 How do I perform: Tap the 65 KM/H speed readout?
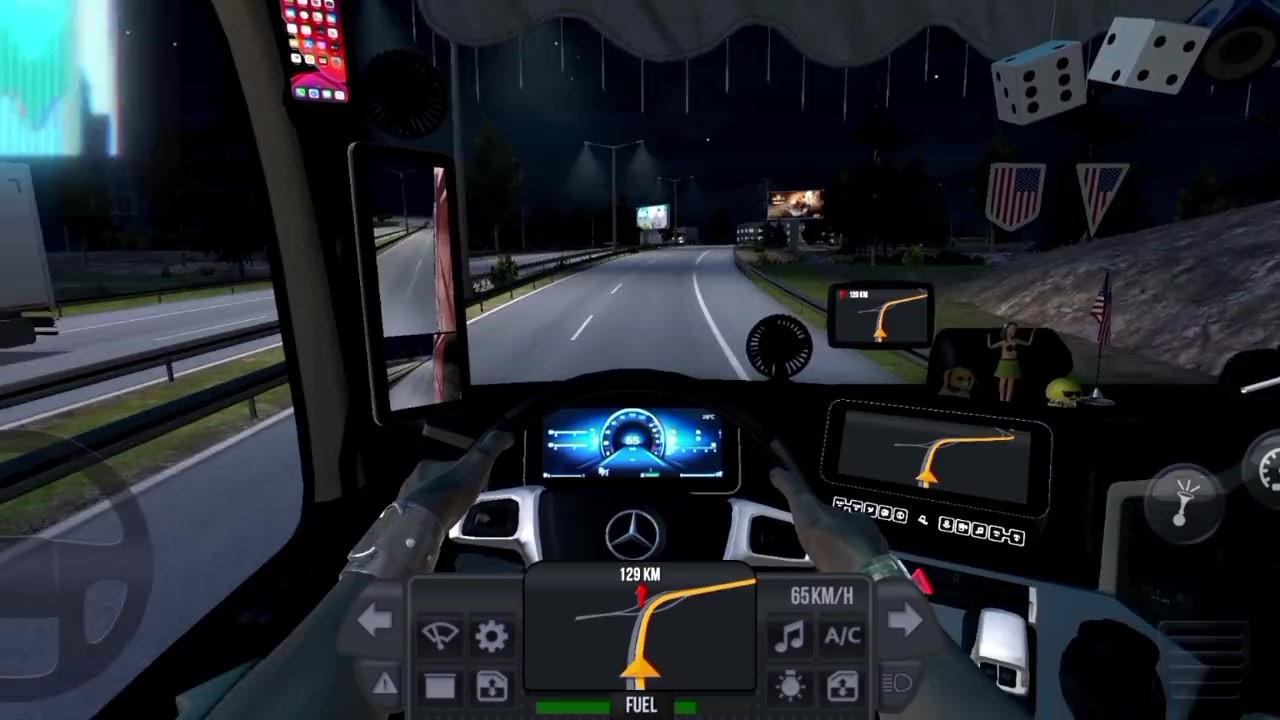(822, 596)
